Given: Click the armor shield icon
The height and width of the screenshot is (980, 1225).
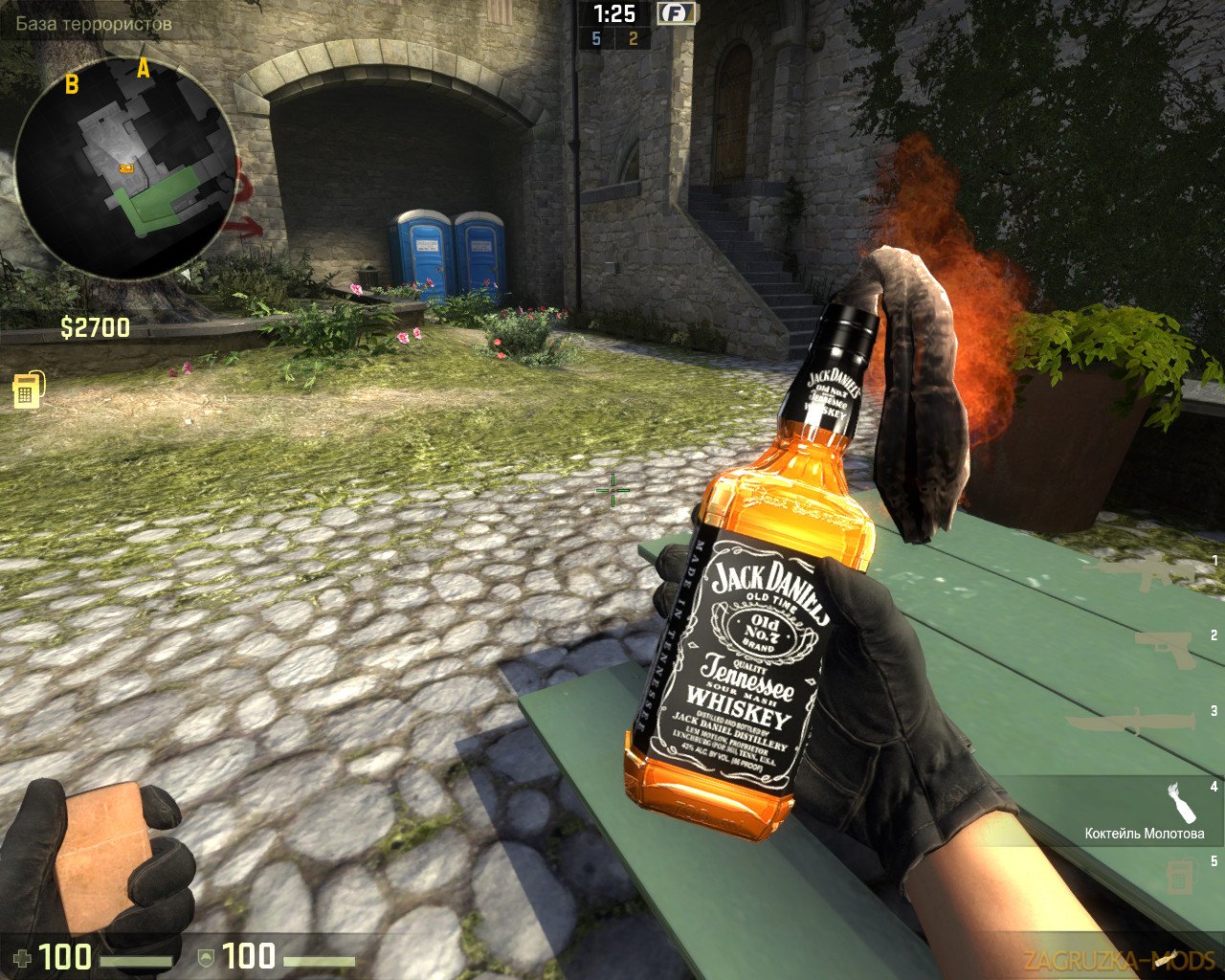Looking at the screenshot, I should coord(204,956).
